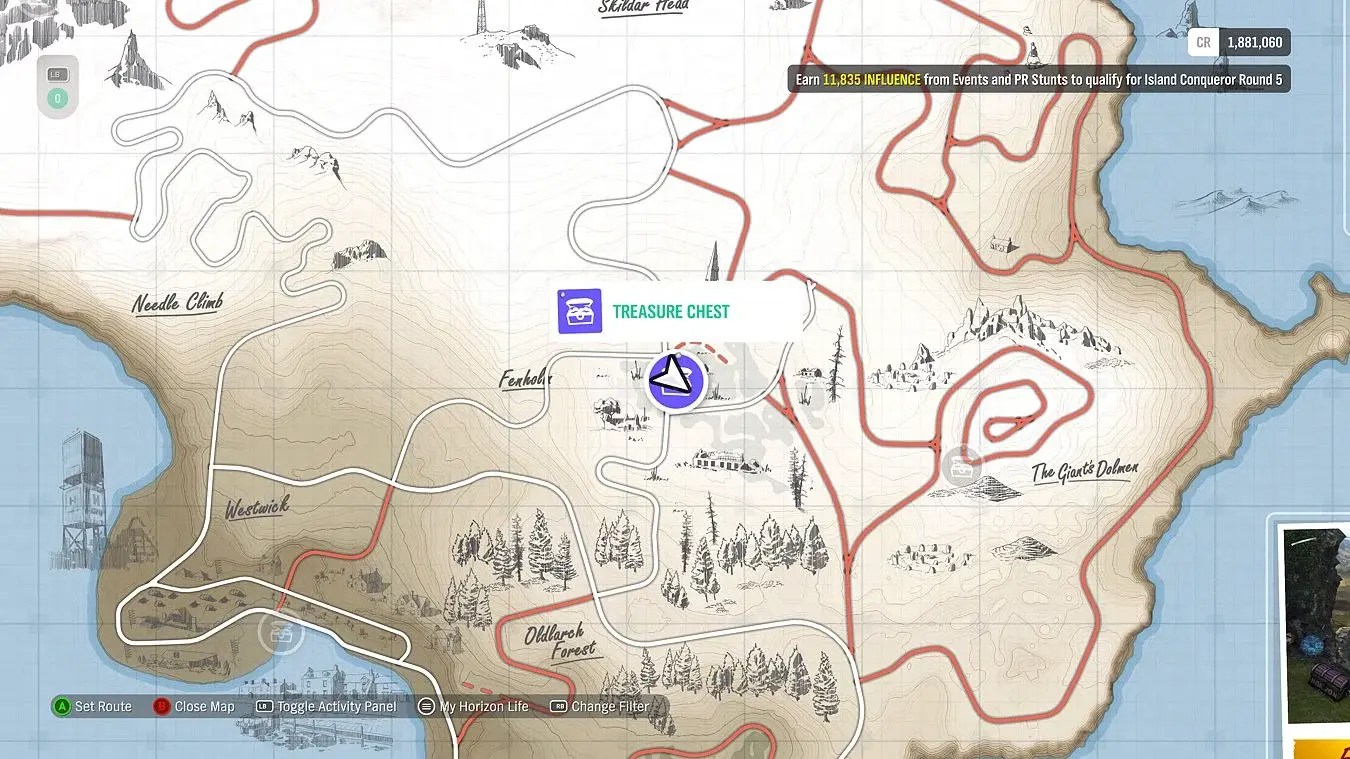Open the Change Filter options
The image size is (1350, 759).
tap(613, 706)
